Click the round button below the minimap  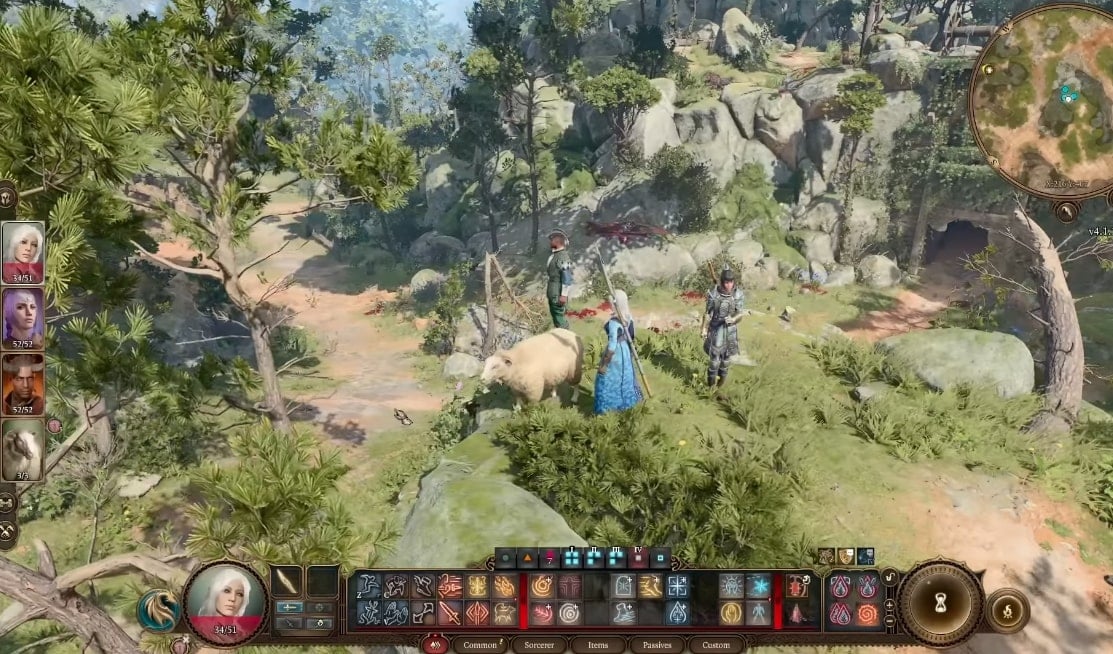[x=1066, y=211]
